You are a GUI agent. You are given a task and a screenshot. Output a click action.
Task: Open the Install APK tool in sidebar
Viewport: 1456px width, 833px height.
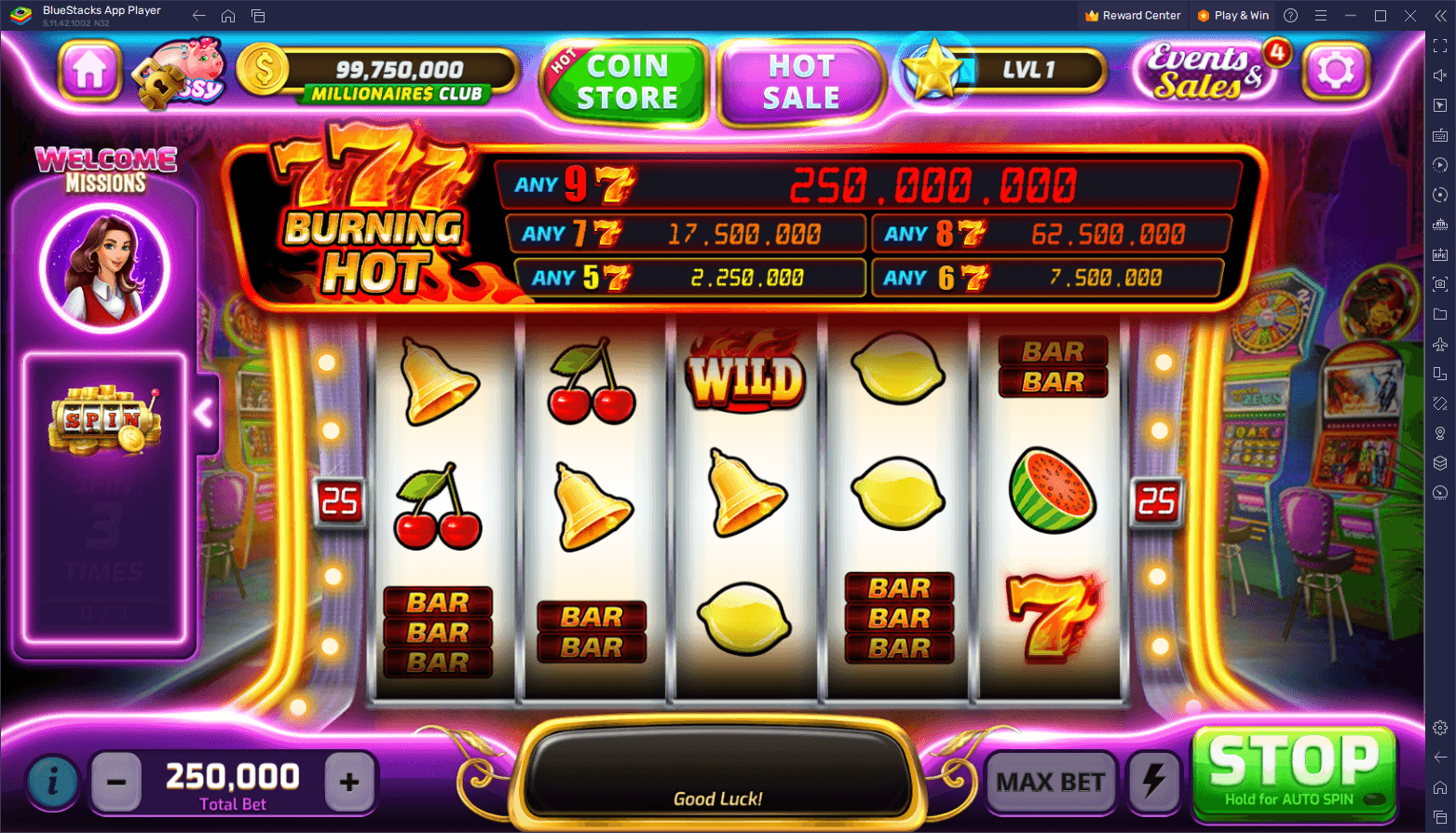pos(1439,253)
